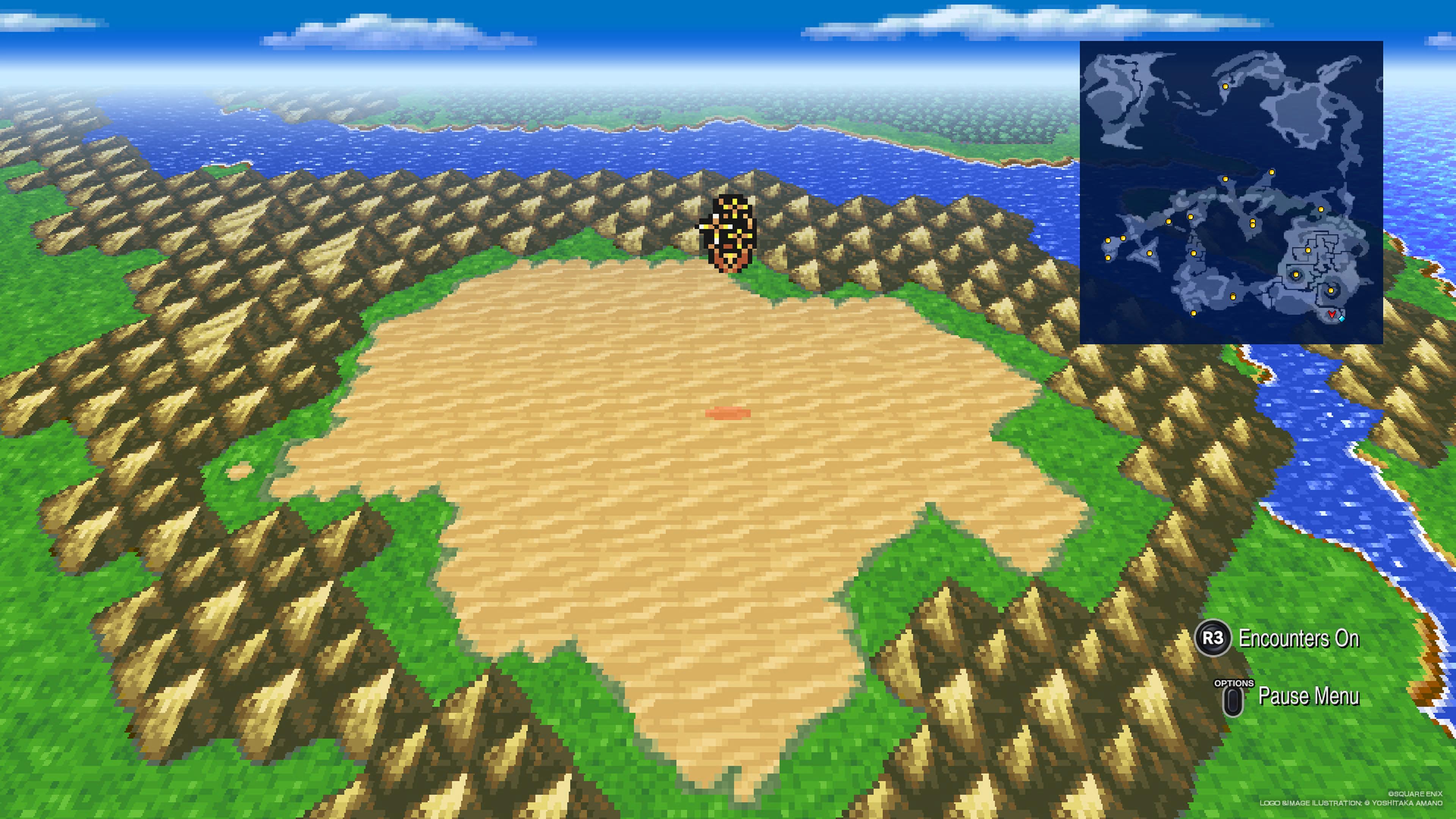Click the red player arrow on the minimap
1456x819 pixels.
pos(1332,314)
